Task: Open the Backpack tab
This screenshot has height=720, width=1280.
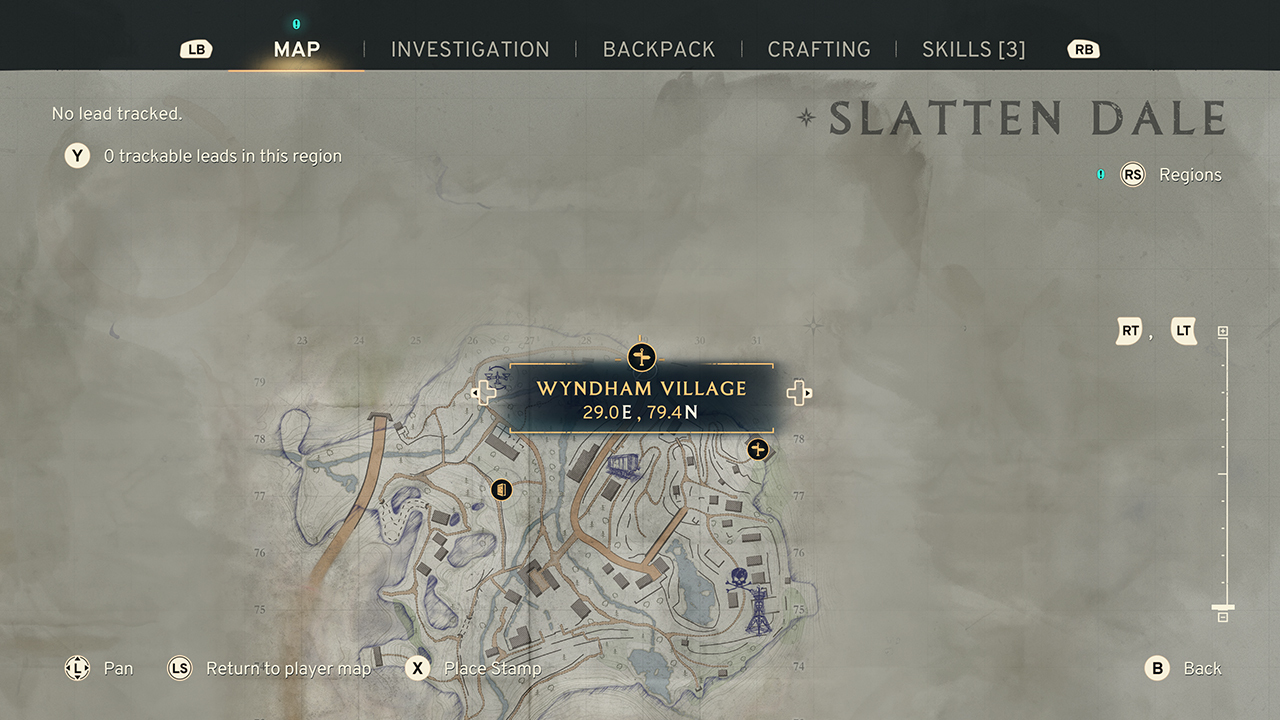Action: pos(659,49)
